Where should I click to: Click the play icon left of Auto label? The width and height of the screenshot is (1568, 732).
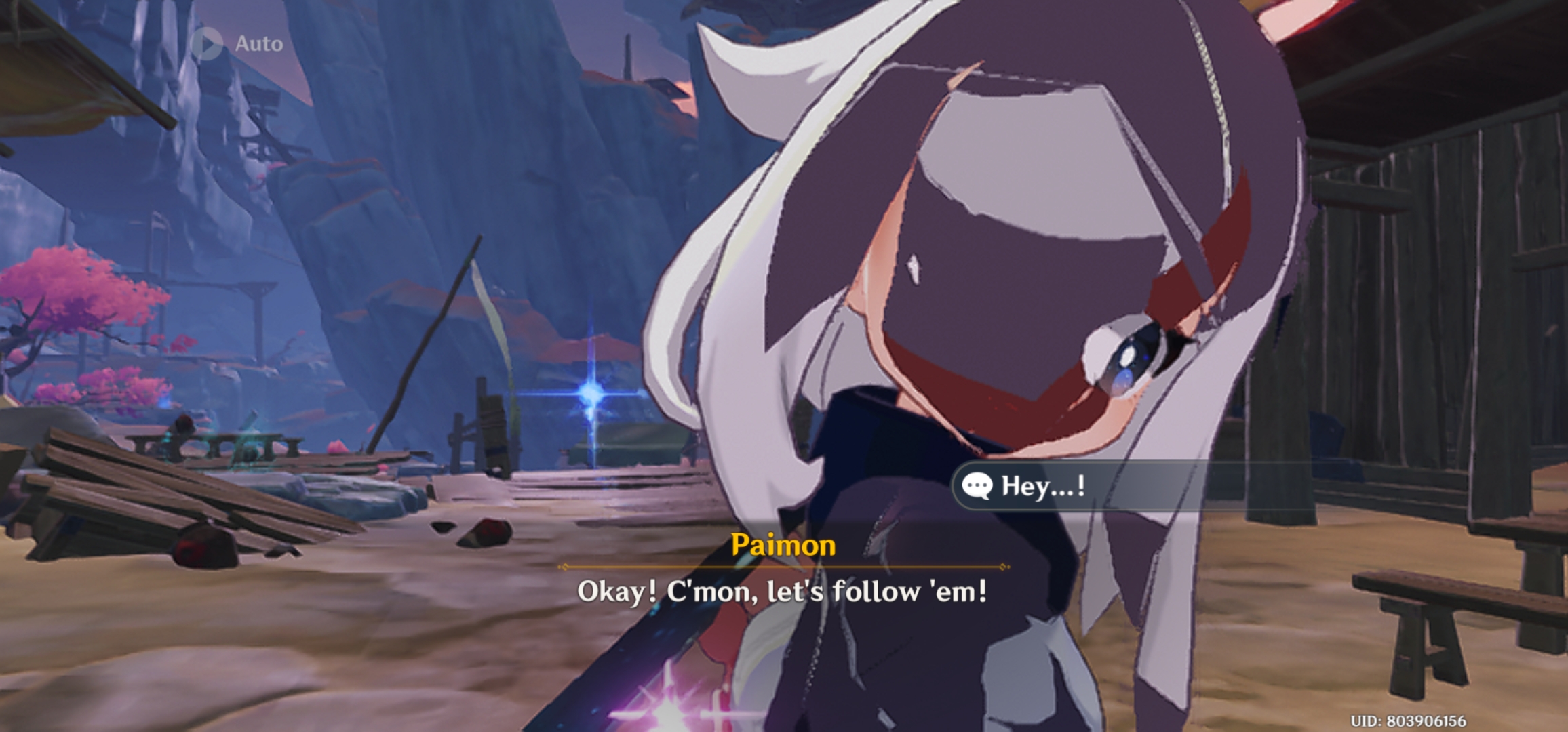click(209, 43)
